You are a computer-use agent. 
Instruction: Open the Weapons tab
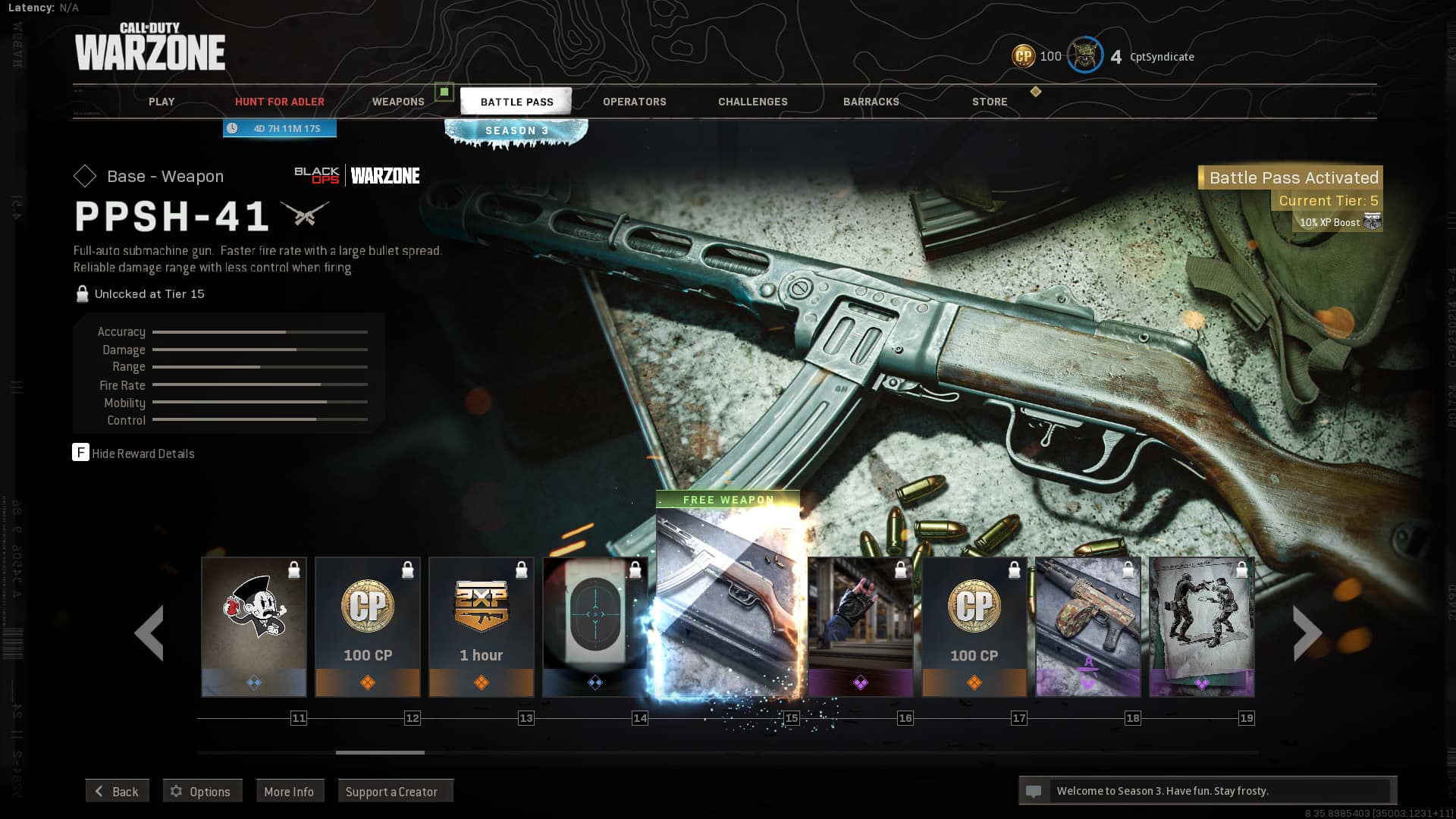(398, 102)
